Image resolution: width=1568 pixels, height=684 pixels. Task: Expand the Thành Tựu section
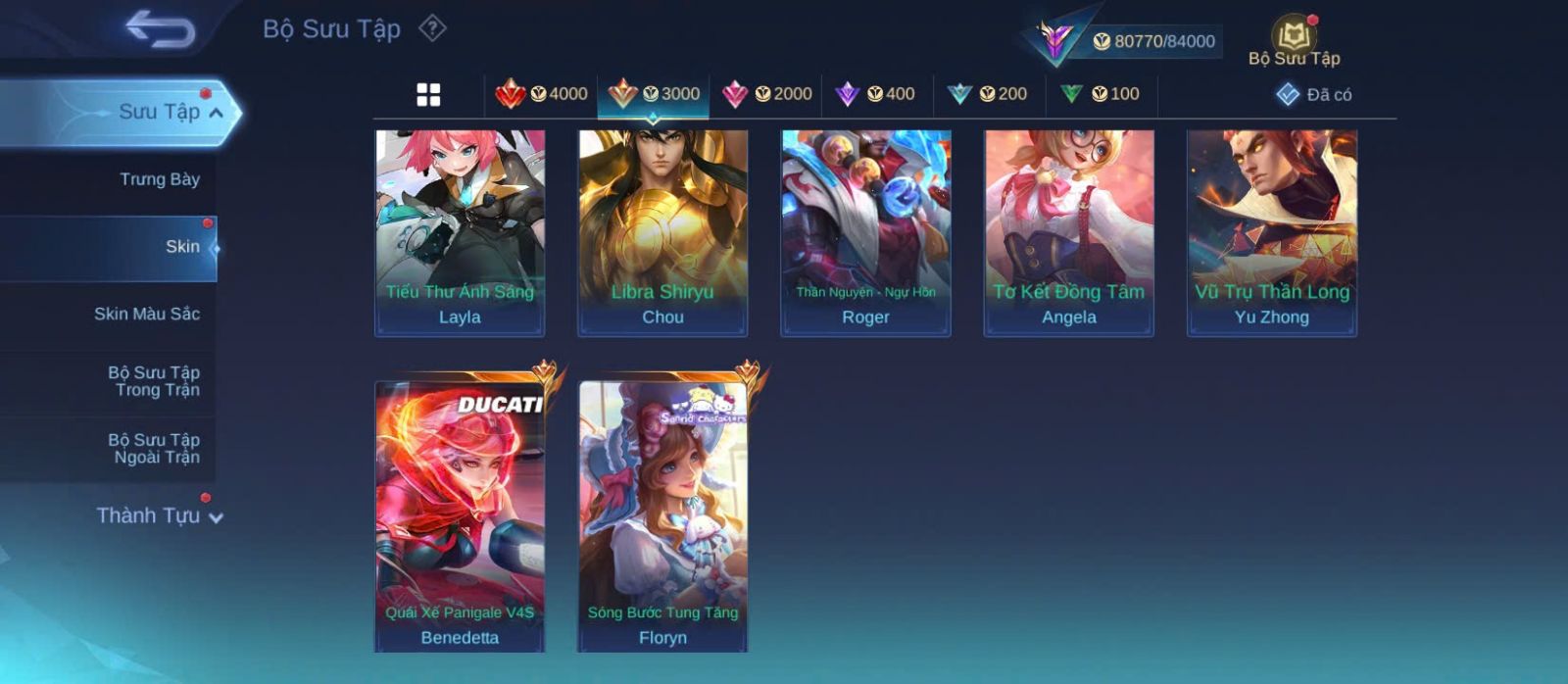pos(159,515)
